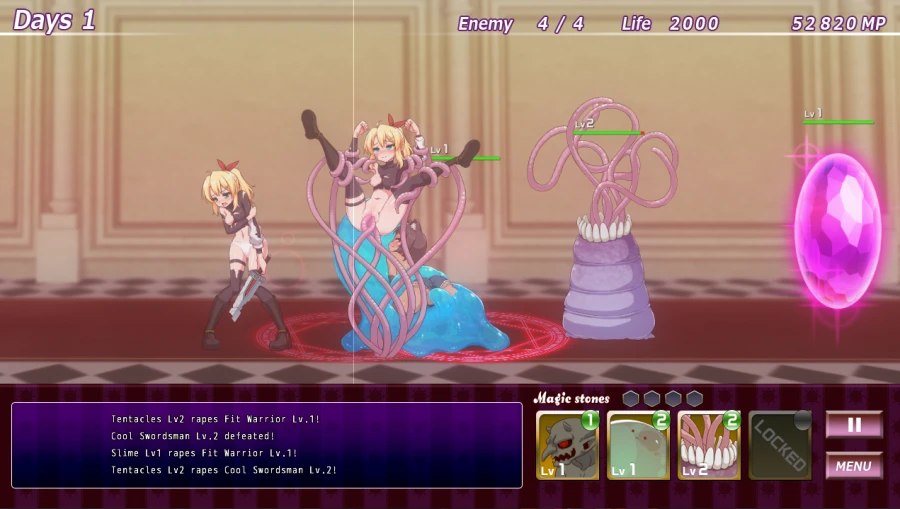Open the MENU button

click(853, 465)
